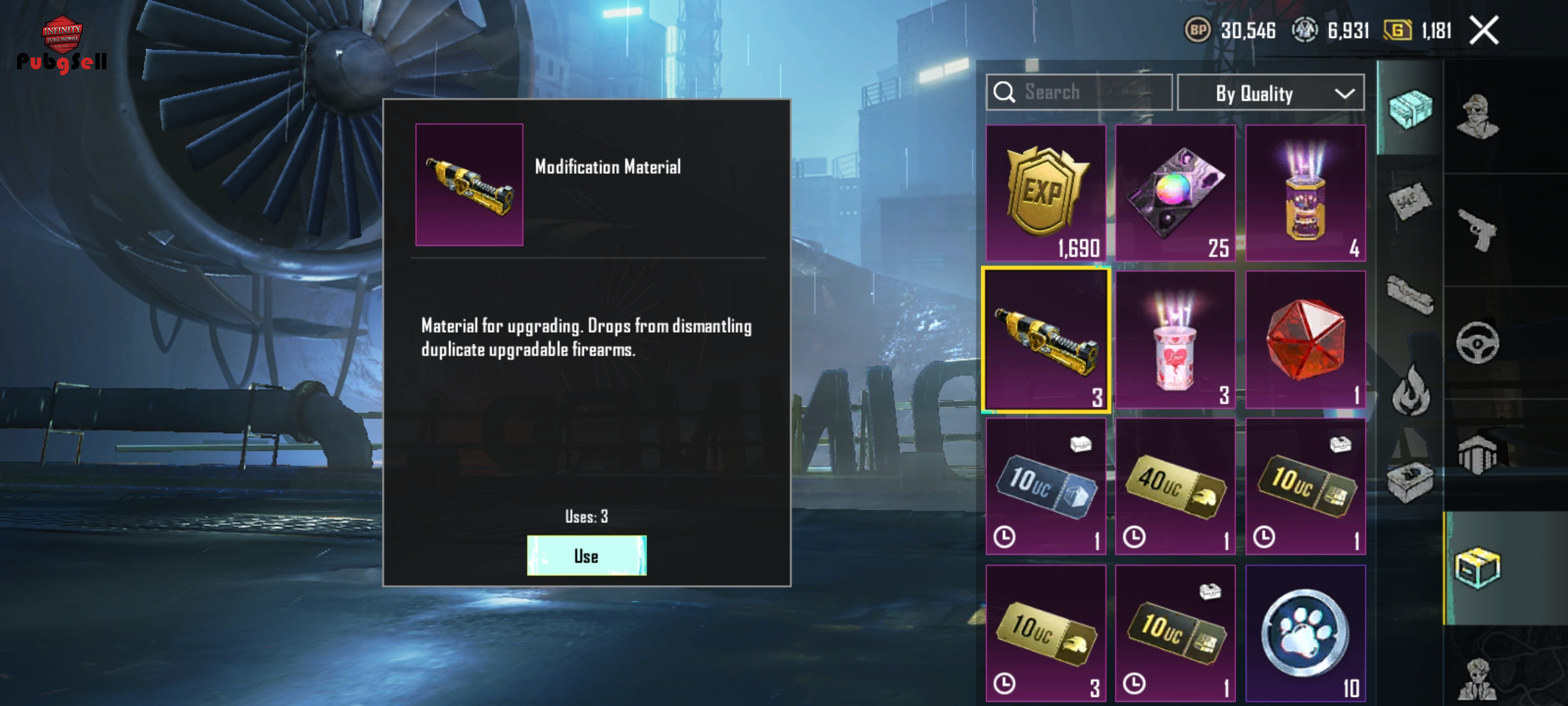This screenshot has width=1568, height=706.
Task: Pick the 40 UC voucher
Action: pyautogui.click(x=1175, y=487)
